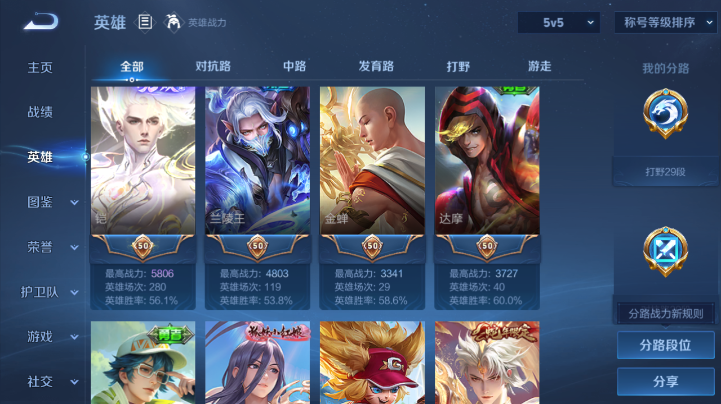Switch to the 发育路 tab
This screenshot has height=404, width=721.
376,67
